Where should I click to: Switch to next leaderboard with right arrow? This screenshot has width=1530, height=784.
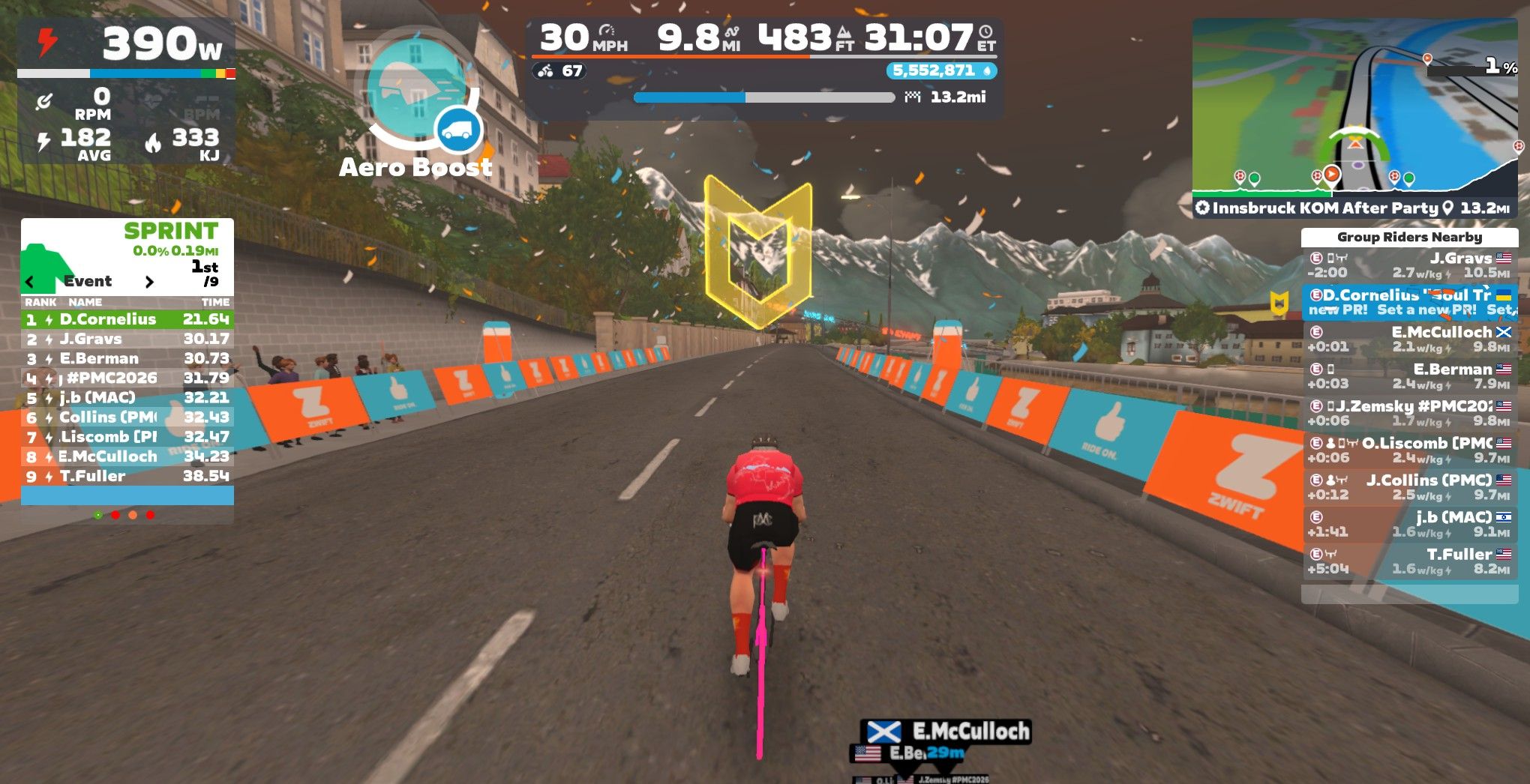coord(149,282)
